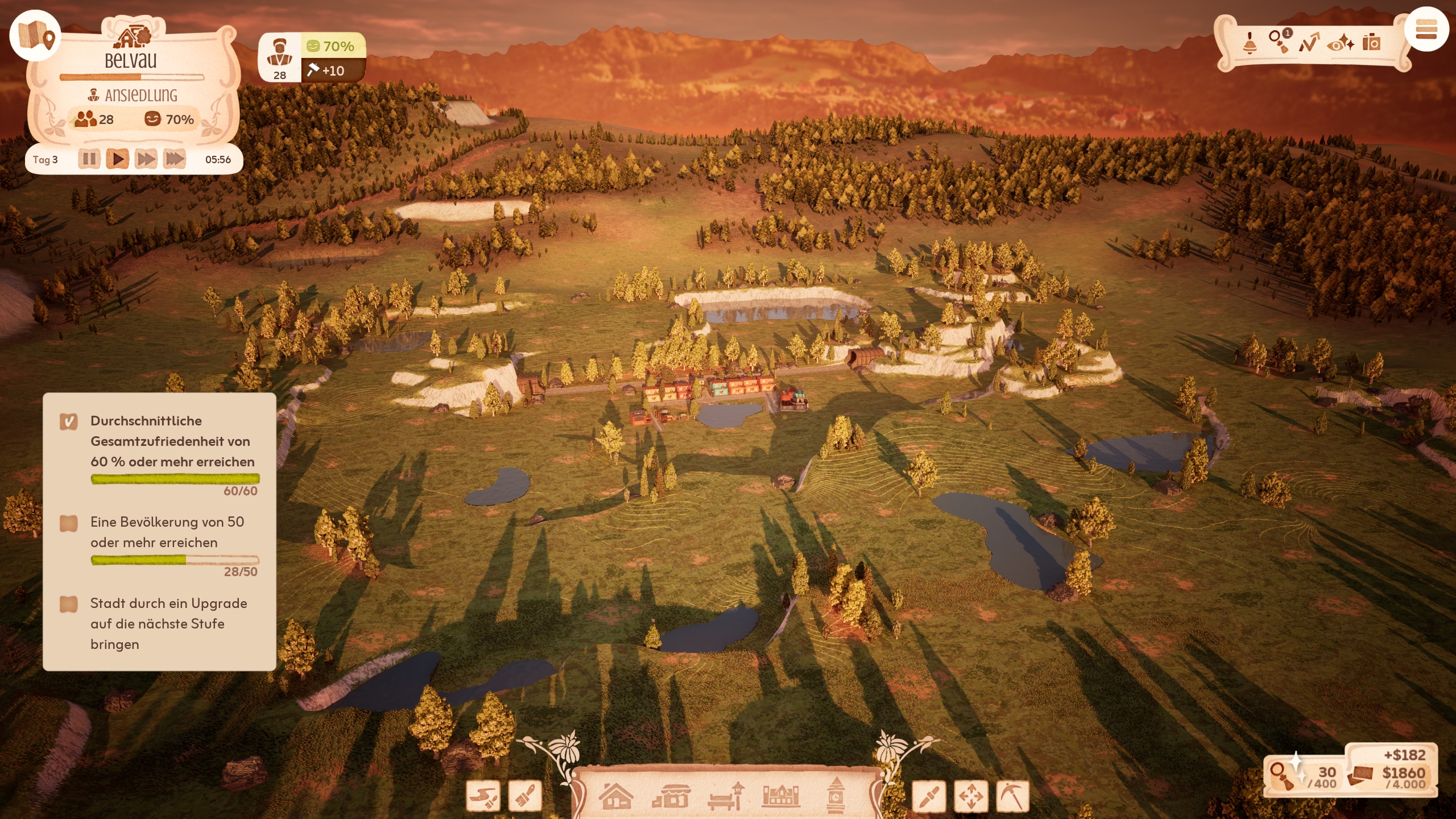Select the shop commercial build category

click(x=671, y=796)
